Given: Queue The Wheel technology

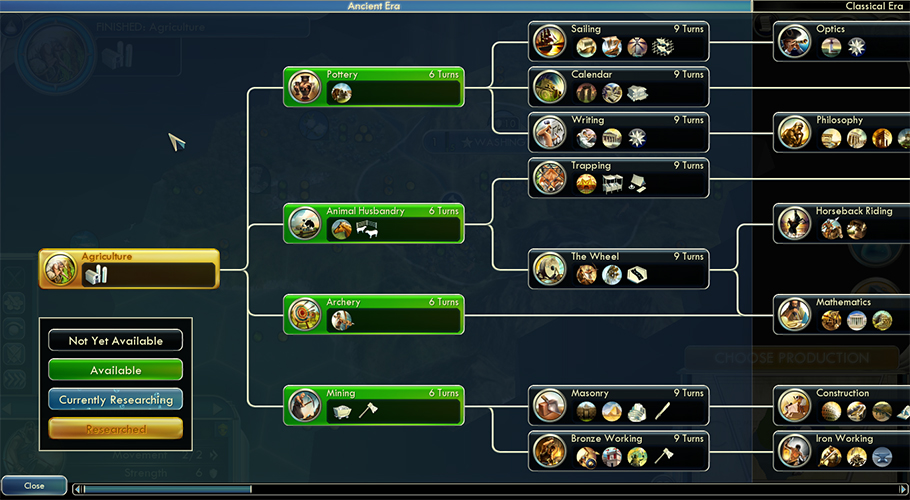Looking at the screenshot, I should [618, 268].
